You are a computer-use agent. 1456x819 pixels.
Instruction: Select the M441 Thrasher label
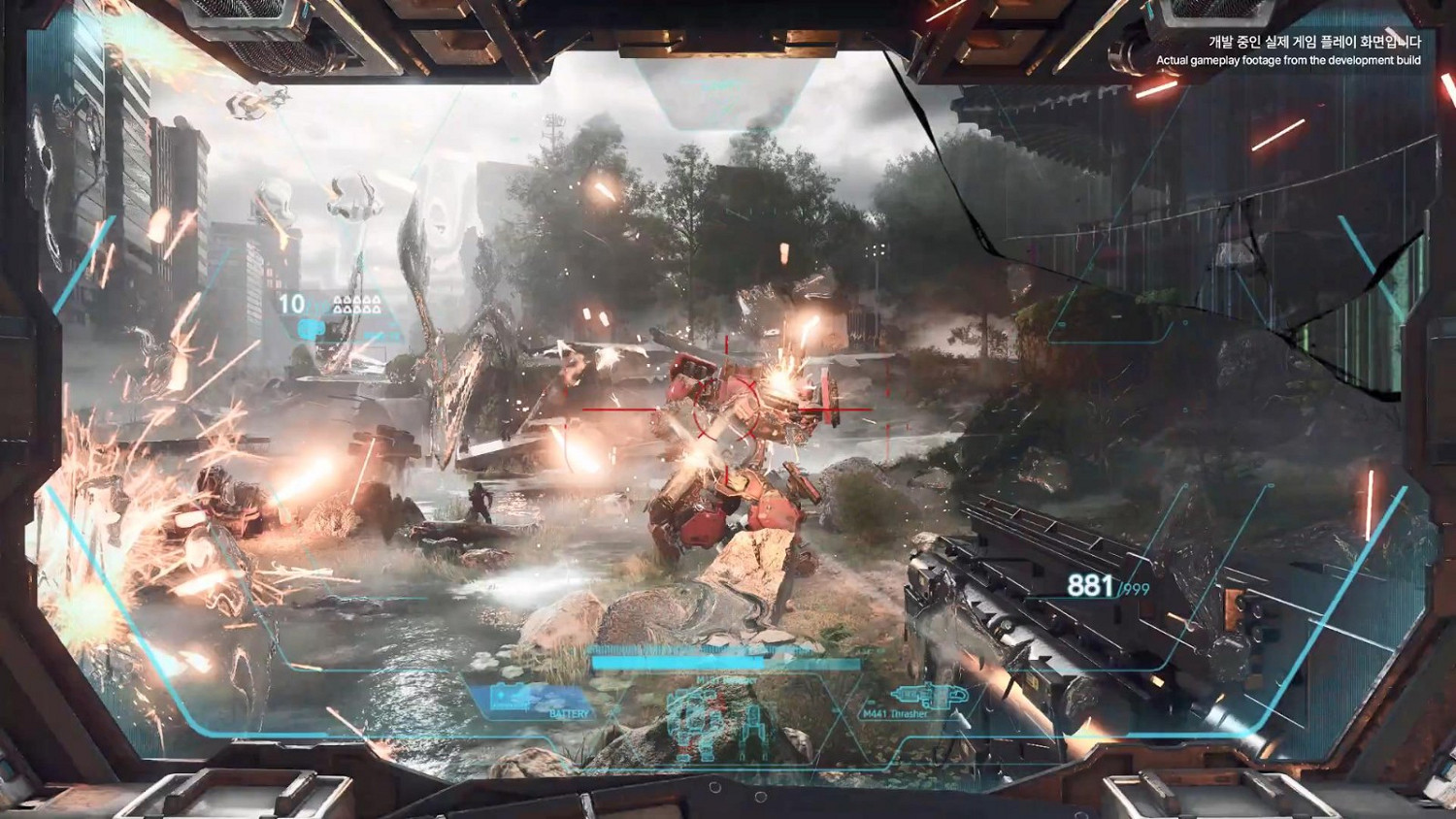(x=895, y=714)
